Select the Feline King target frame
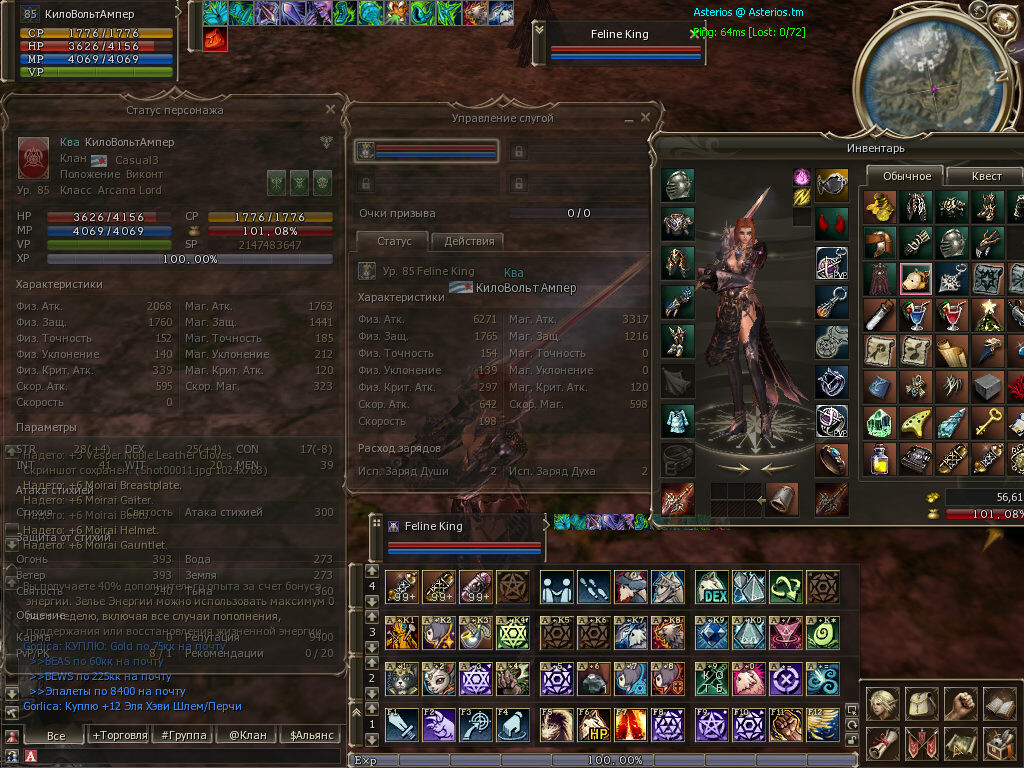Viewport: 1024px width, 768px height. click(x=618, y=43)
